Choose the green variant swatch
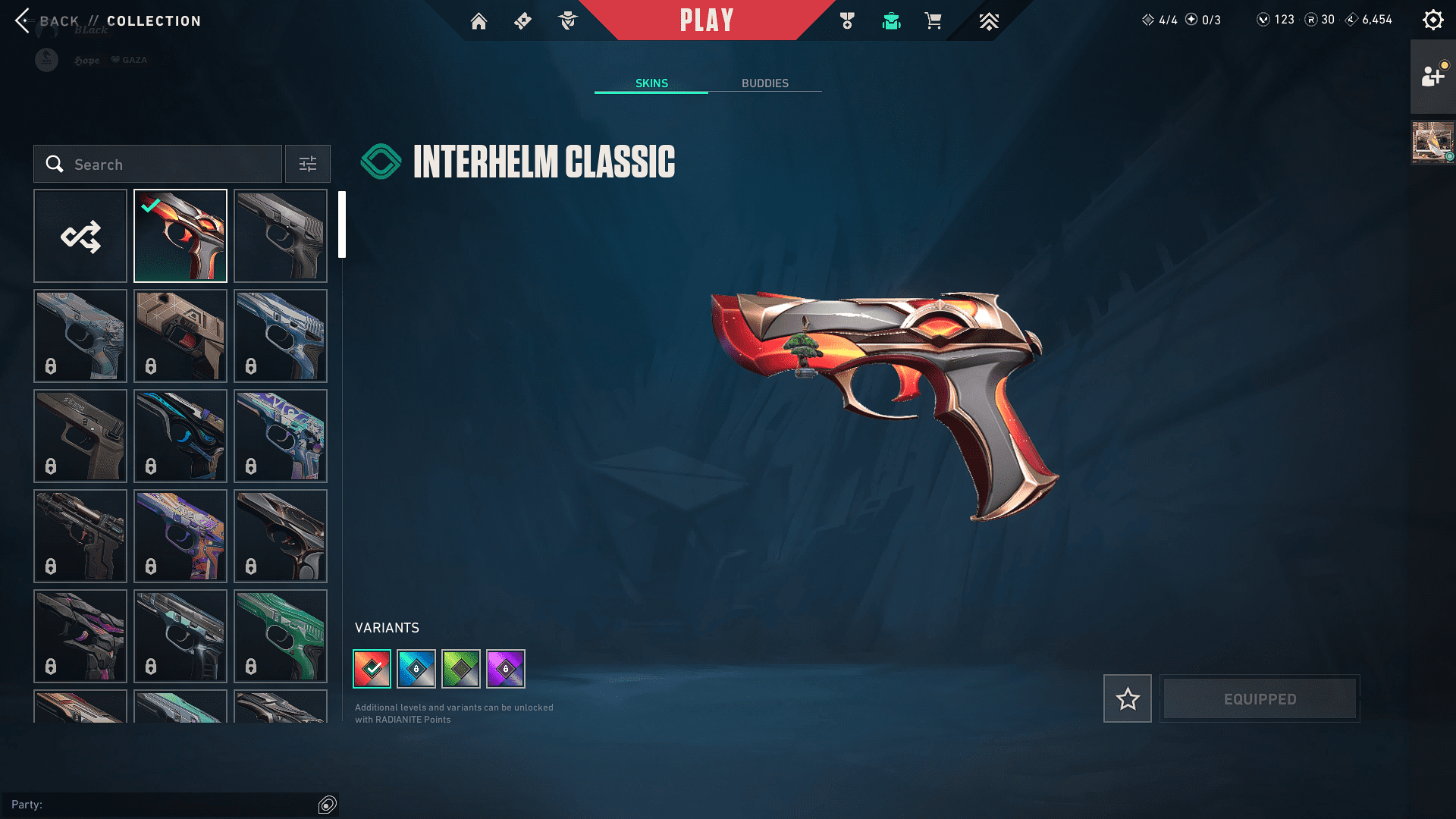 coord(461,669)
